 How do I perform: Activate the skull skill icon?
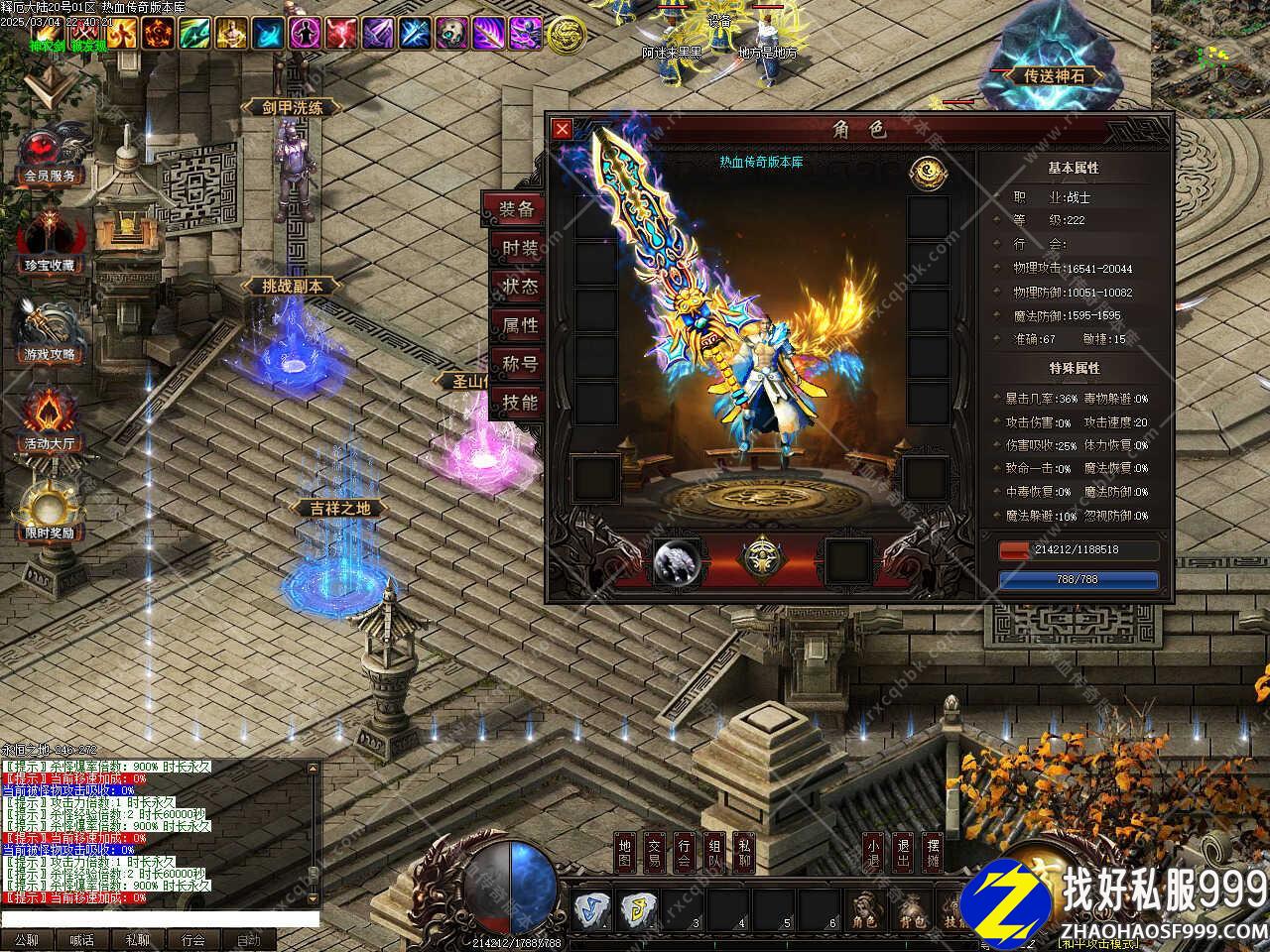452,34
